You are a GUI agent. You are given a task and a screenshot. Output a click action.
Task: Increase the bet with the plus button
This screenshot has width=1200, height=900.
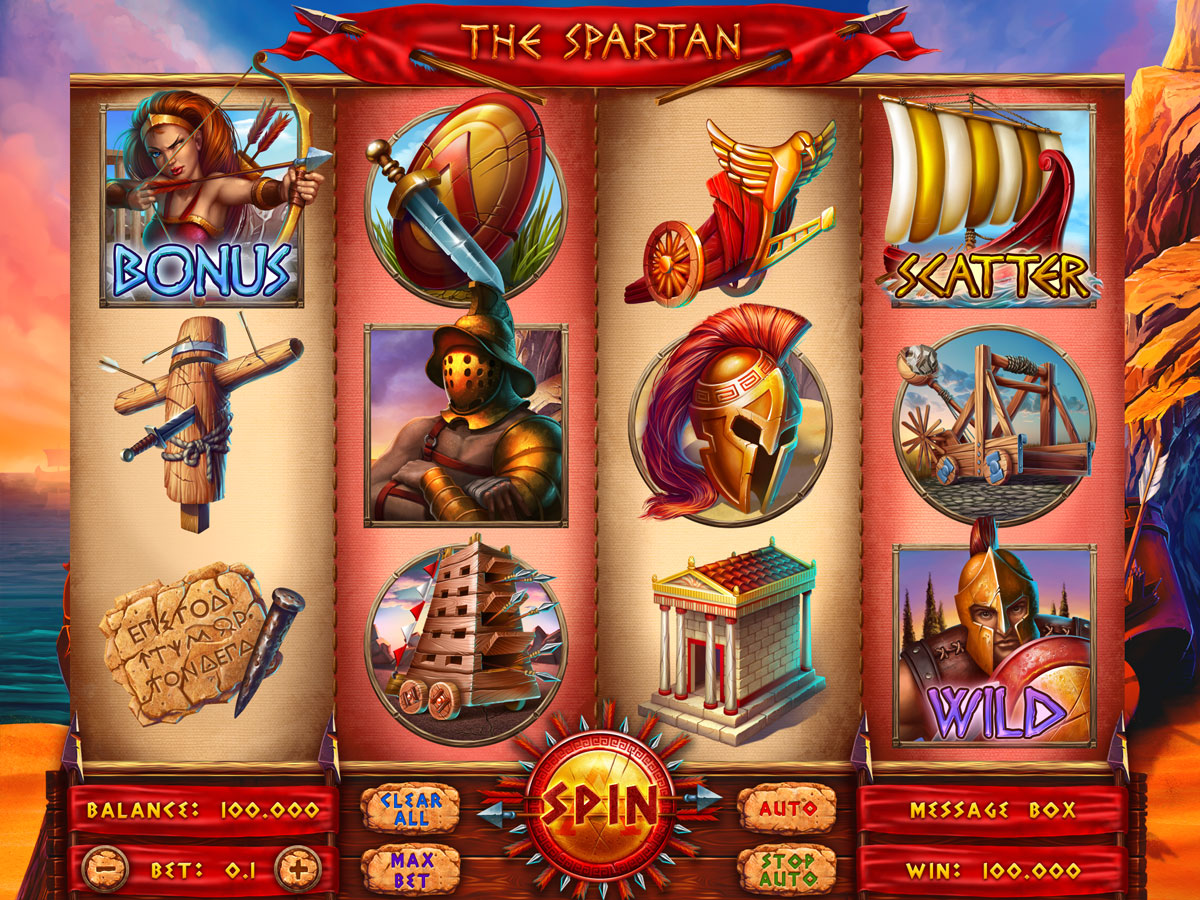click(297, 870)
